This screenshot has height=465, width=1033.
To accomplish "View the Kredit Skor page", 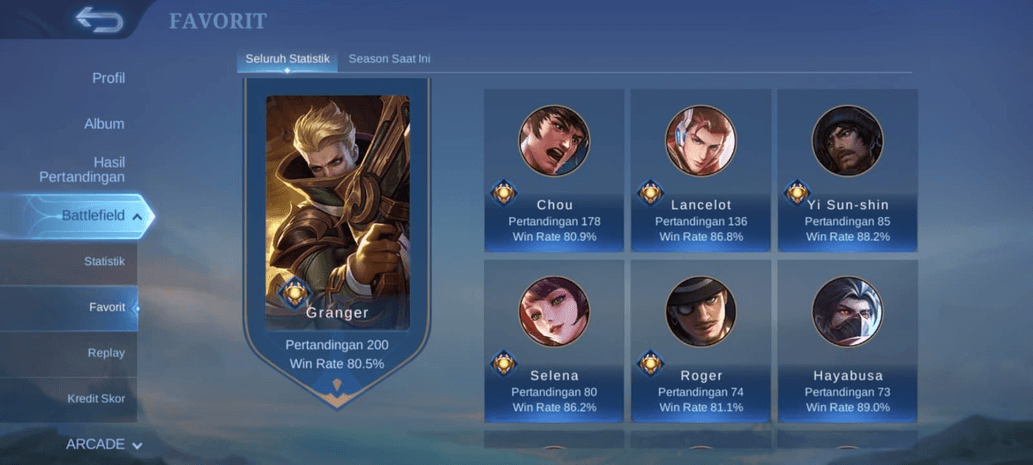I will point(96,399).
